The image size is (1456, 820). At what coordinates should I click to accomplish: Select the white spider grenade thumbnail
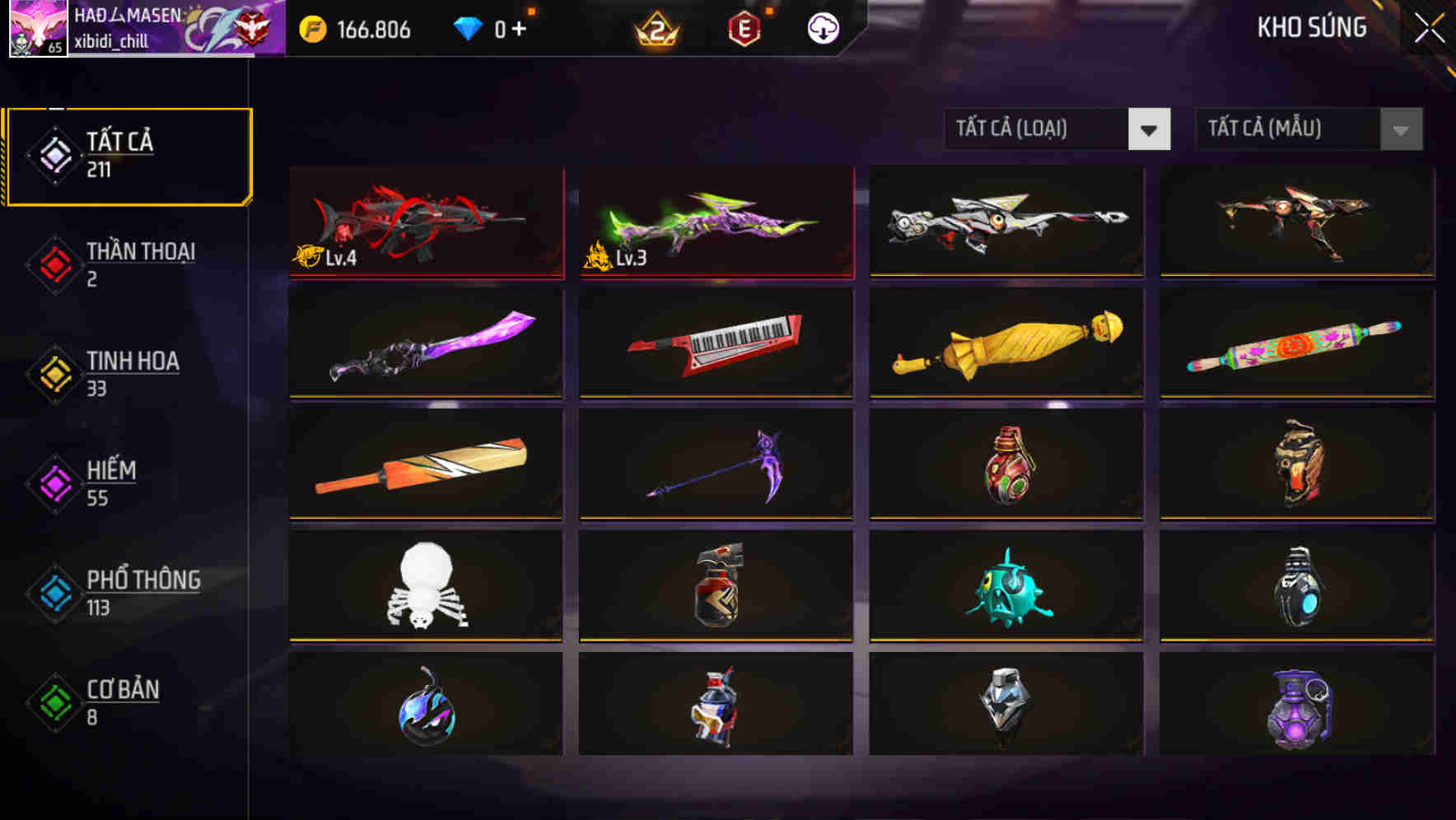(x=426, y=586)
